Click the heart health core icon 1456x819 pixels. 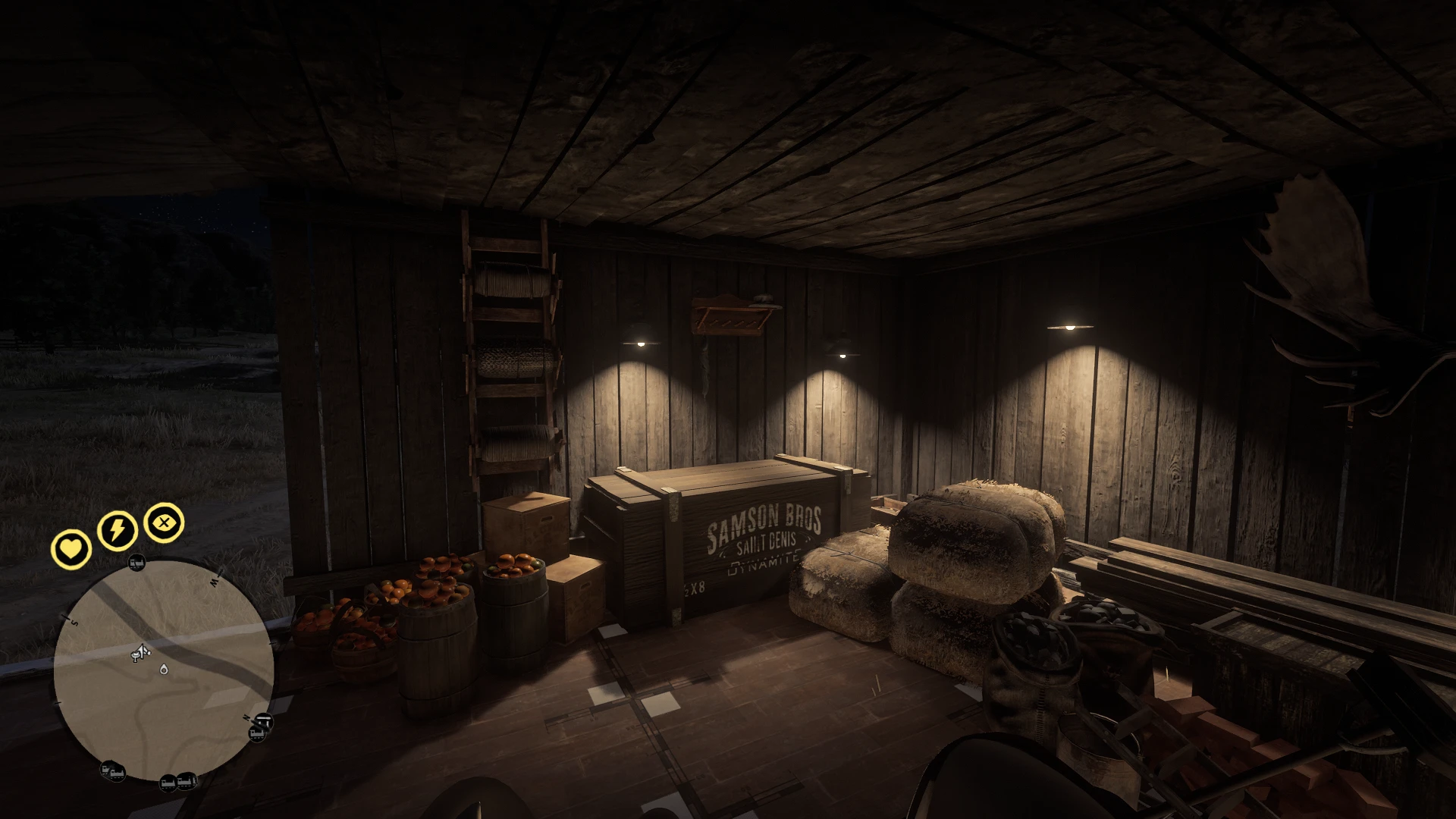point(71,548)
